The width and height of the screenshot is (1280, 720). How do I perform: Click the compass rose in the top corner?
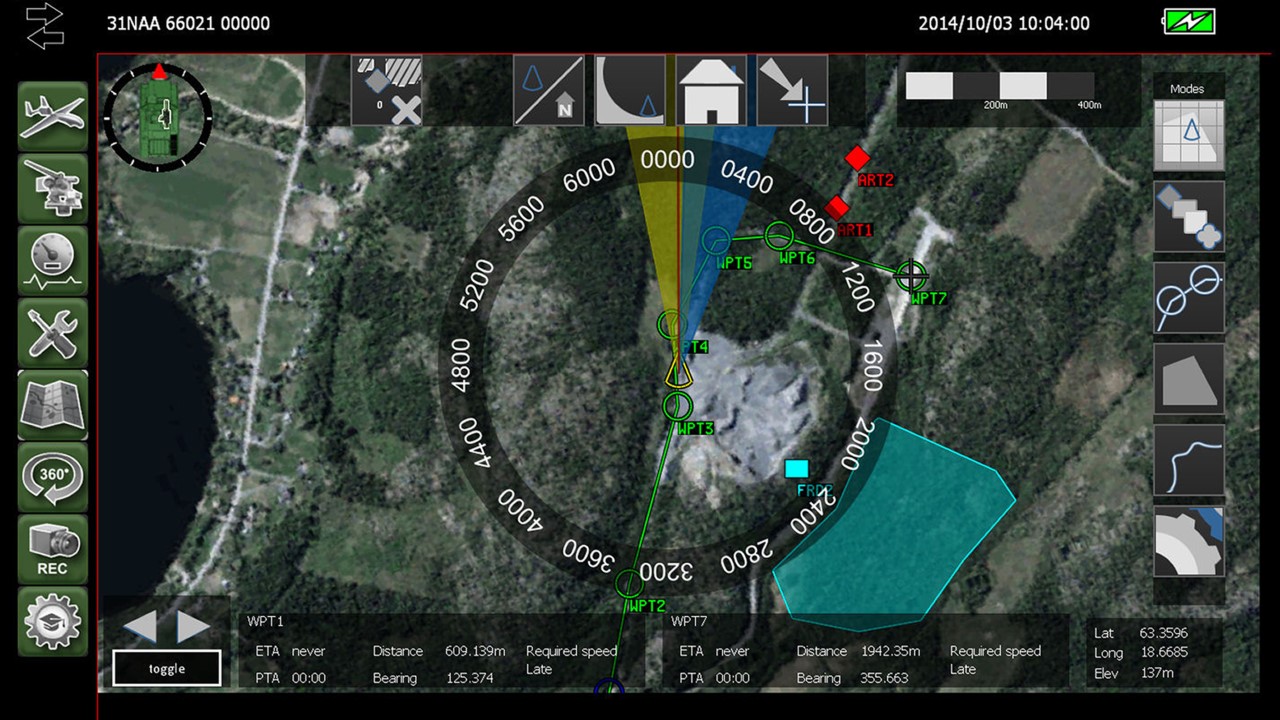[157, 115]
